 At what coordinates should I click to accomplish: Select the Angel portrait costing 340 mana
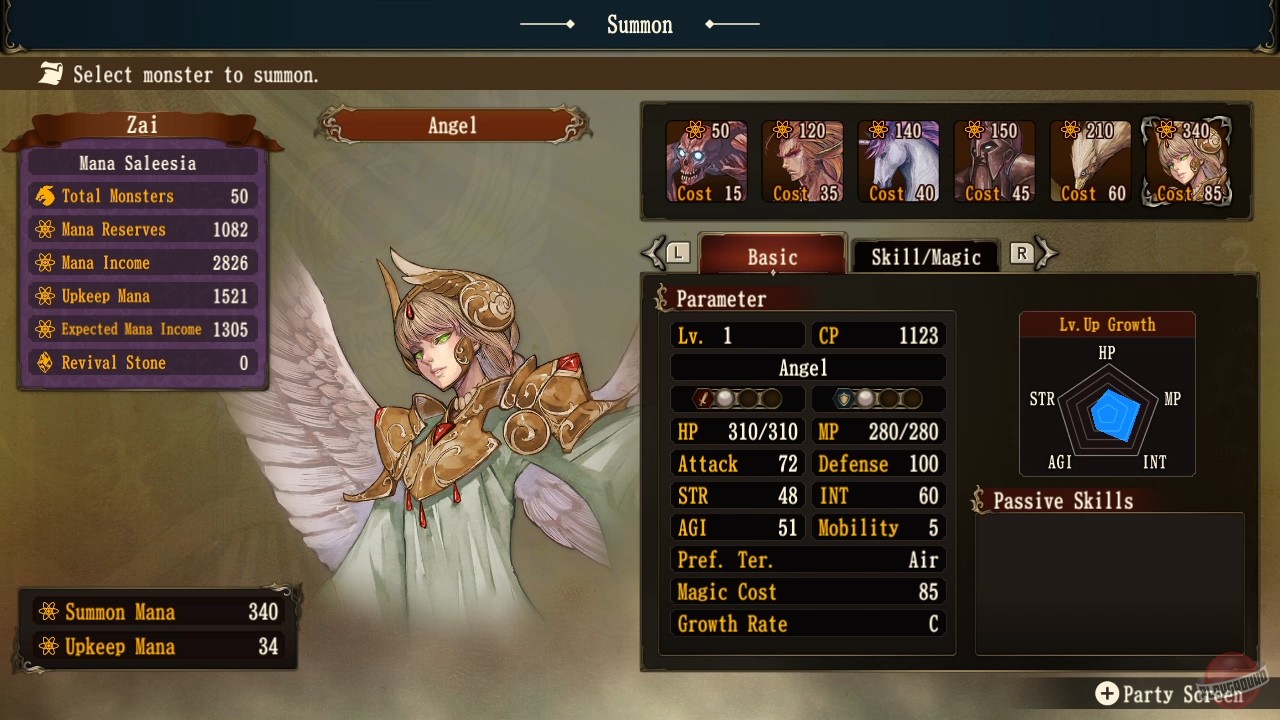pyautogui.click(x=1186, y=162)
